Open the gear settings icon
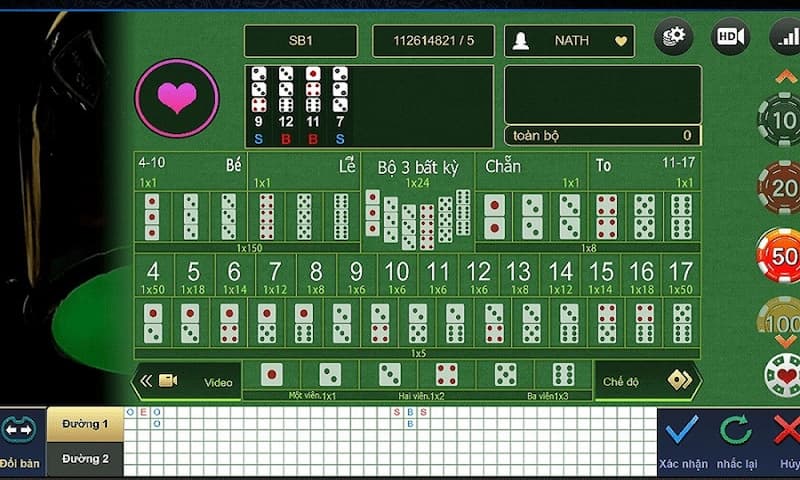Viewport: 800px width, 480px height. (673, 38)
